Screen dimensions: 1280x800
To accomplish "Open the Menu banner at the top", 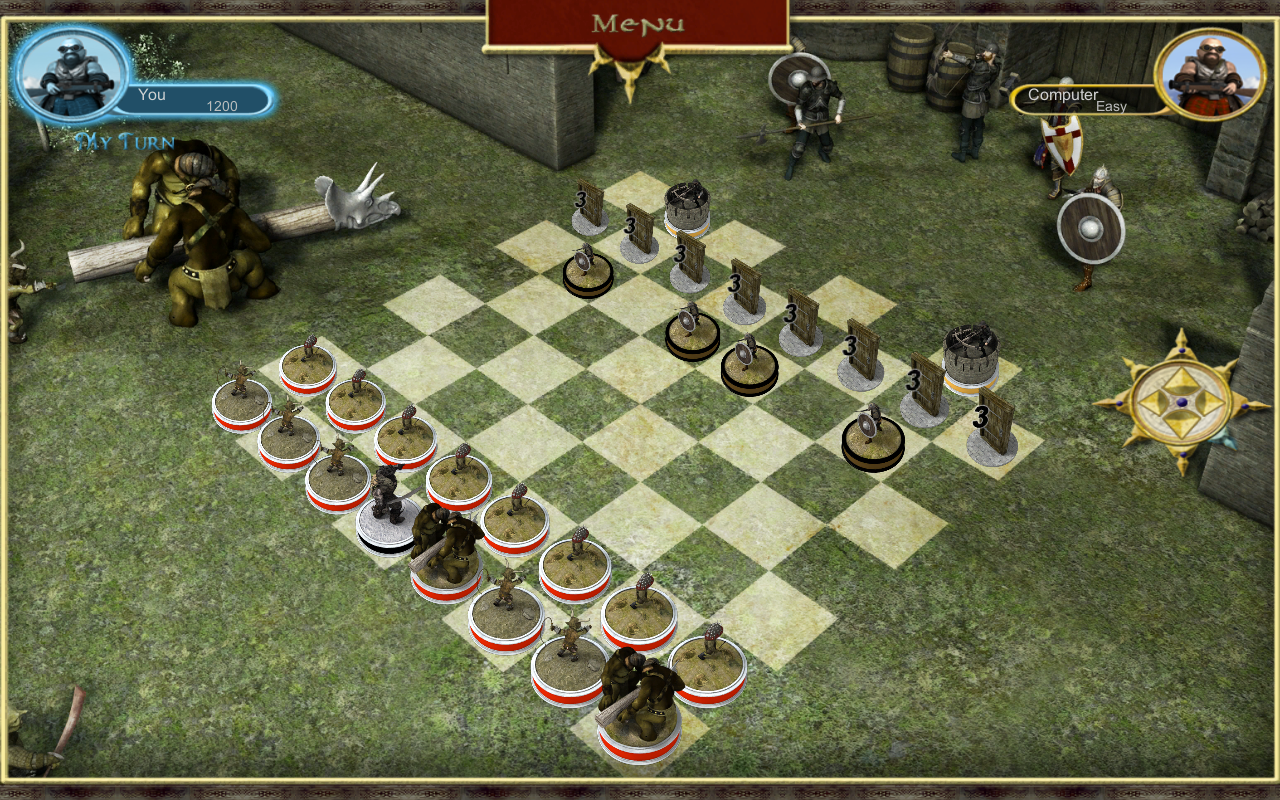I will click(x=639, y=25).
